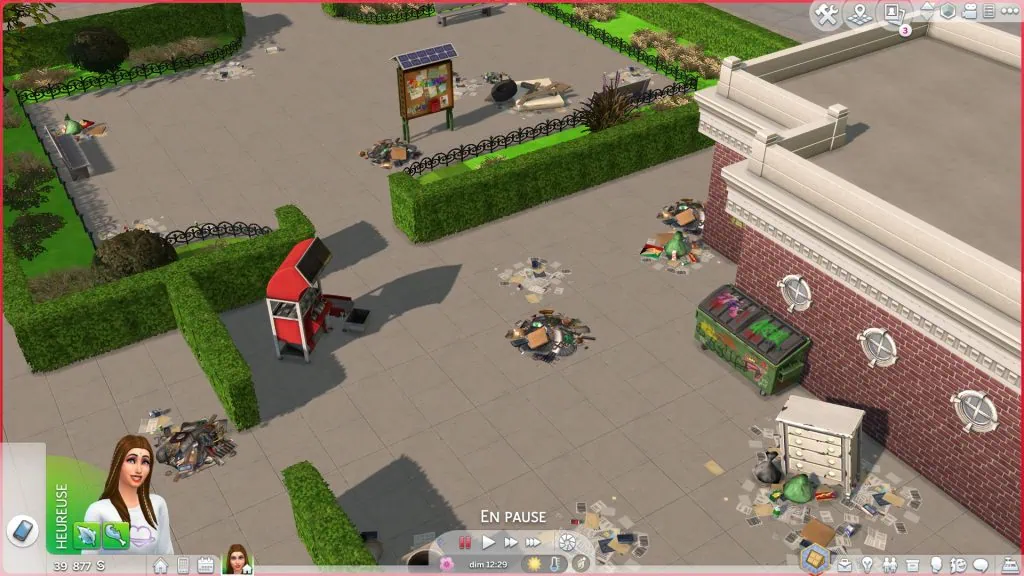Open the calendar from the bottom bar
This screenshot has width=1024, height=576.
[x=204, y=566]
